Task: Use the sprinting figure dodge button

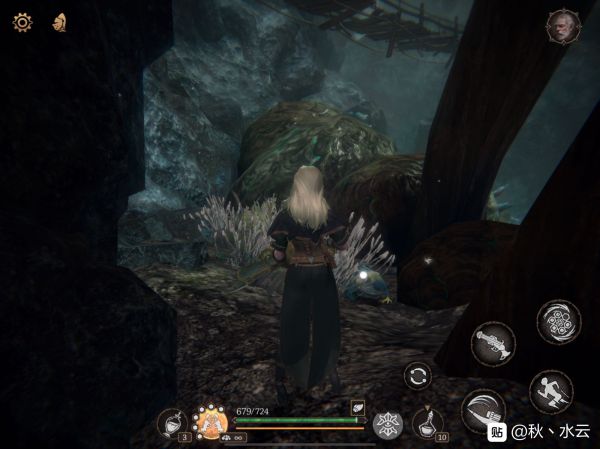Action: tap(551, 392)
